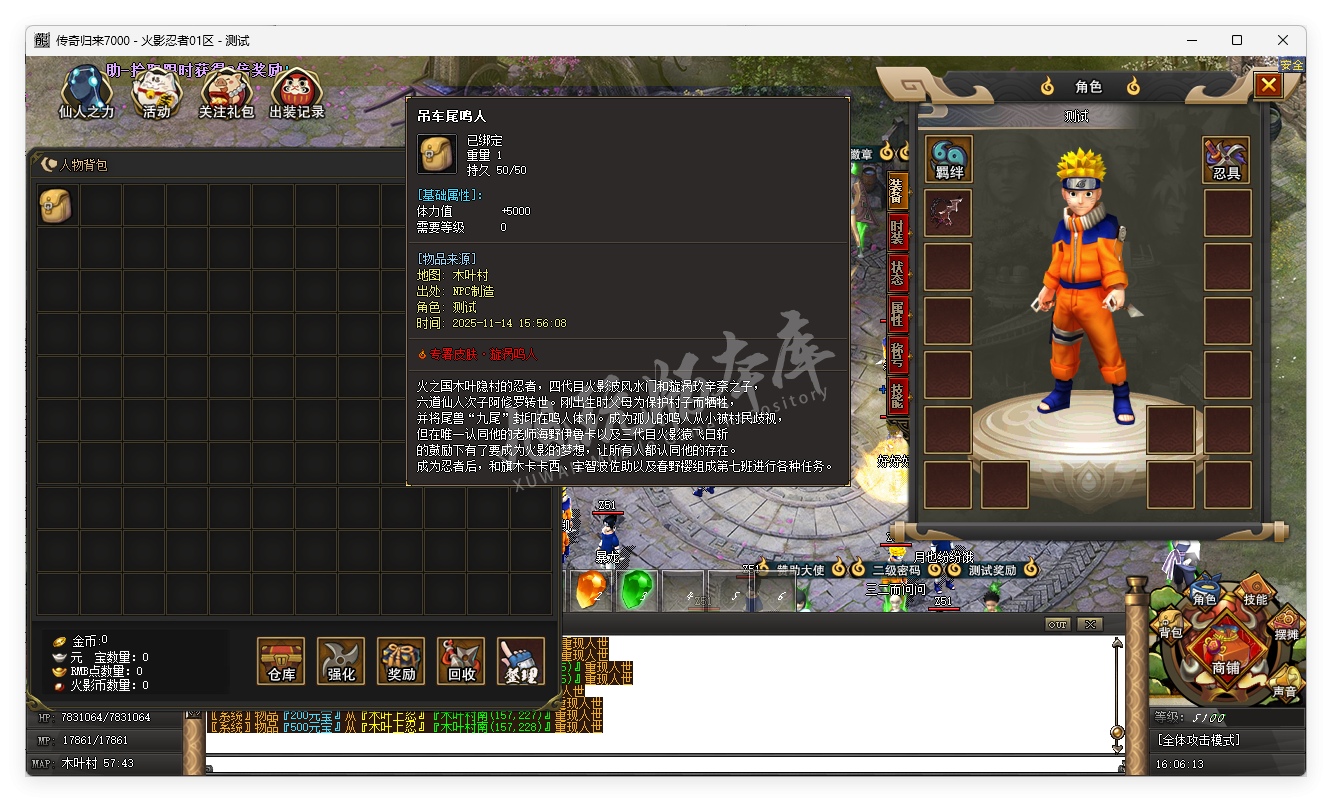Click the 关注礼包 gift pack icon

pos(226,92)
